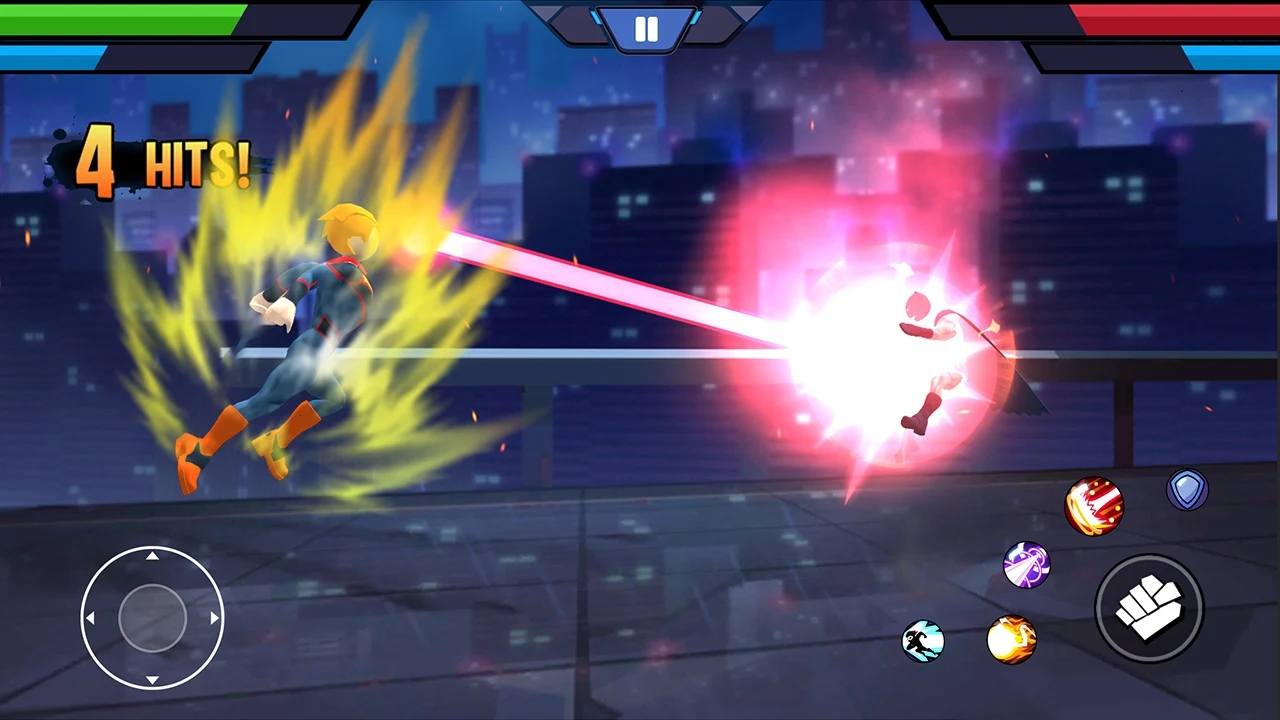
Task: Tap the joystick right arrow
Action: point(215,618)
